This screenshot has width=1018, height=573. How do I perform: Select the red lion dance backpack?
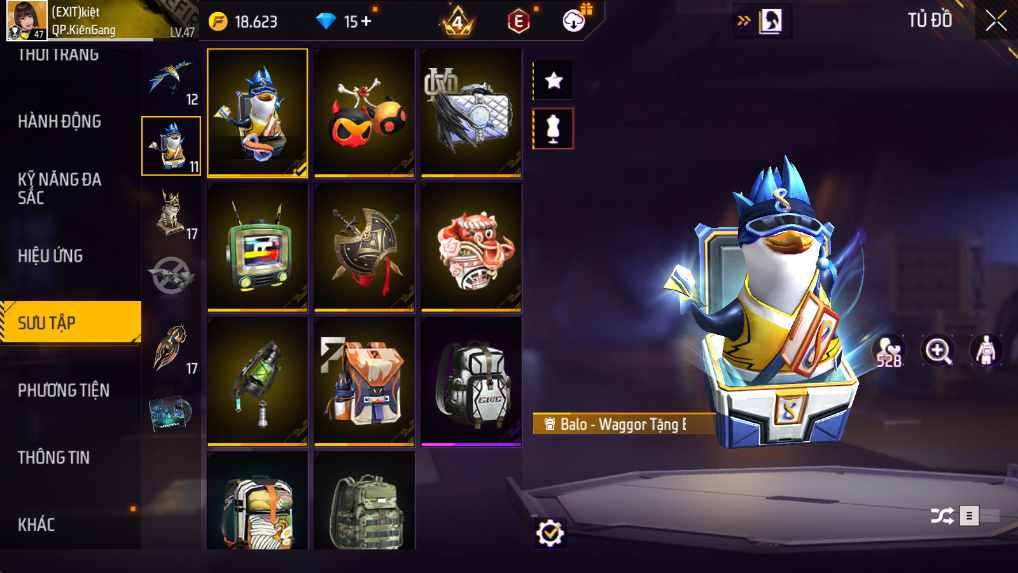point(471,247)
